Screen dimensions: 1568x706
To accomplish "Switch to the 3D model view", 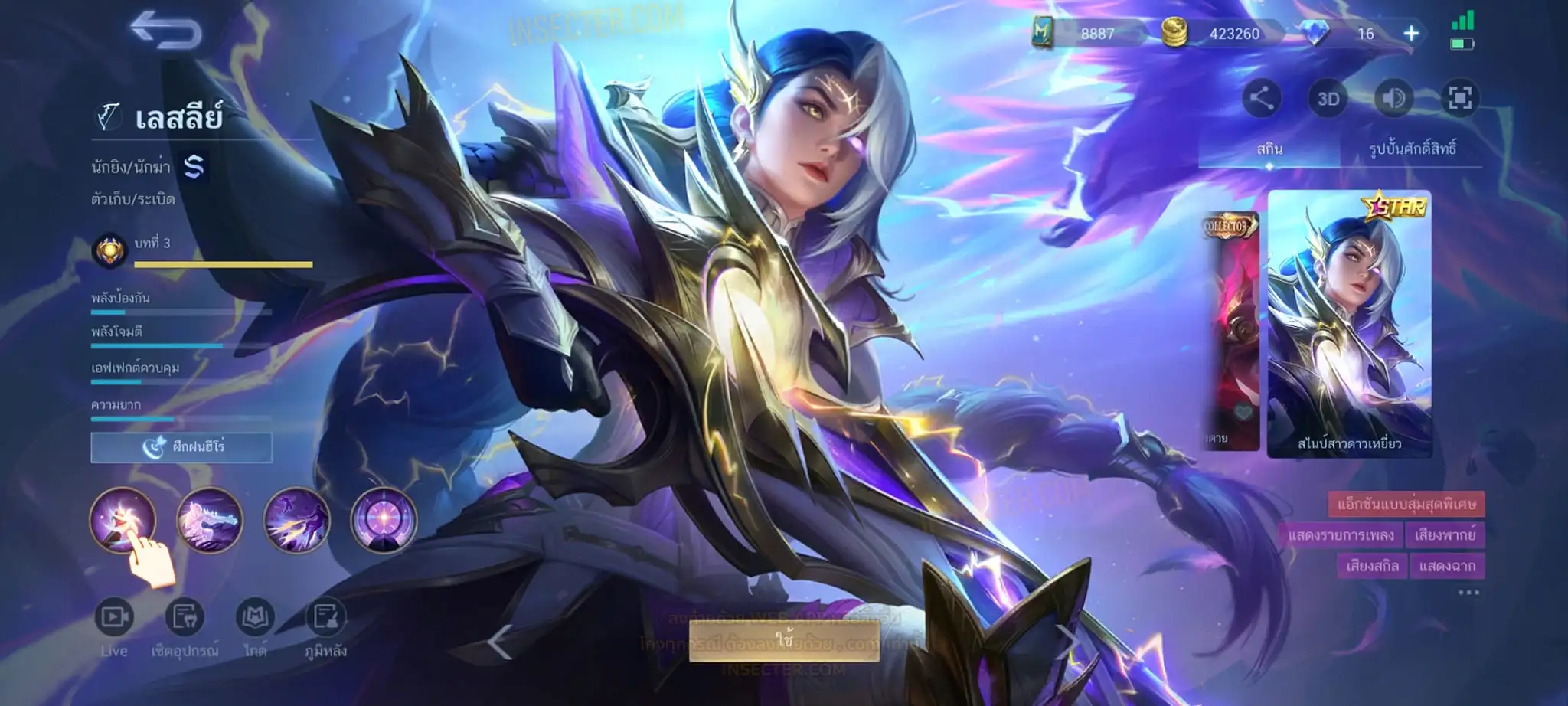I will (x=1328, y=99).
